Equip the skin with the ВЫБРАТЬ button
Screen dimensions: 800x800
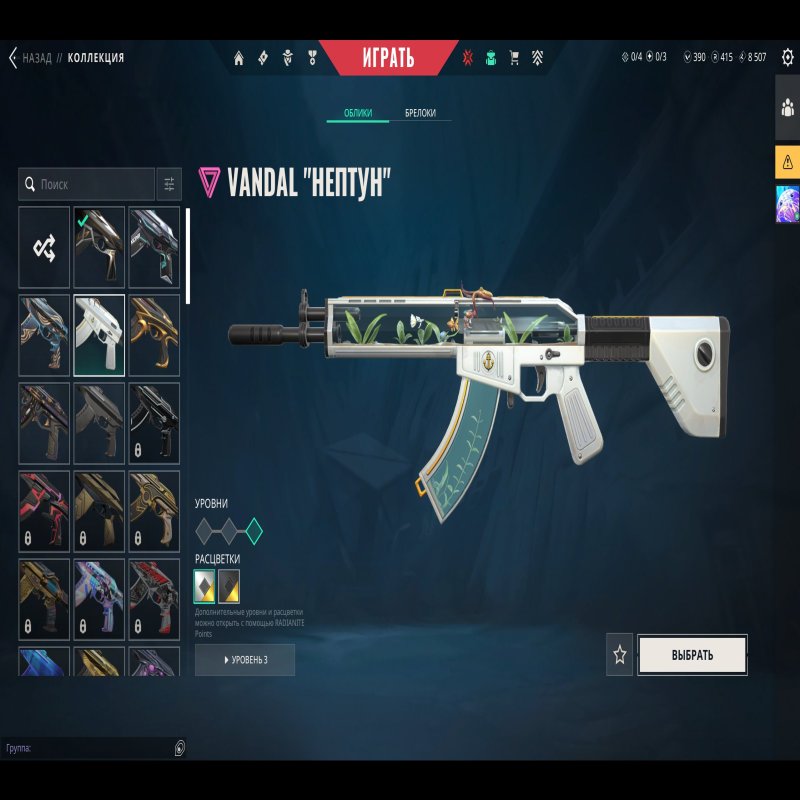pos(692,655)
